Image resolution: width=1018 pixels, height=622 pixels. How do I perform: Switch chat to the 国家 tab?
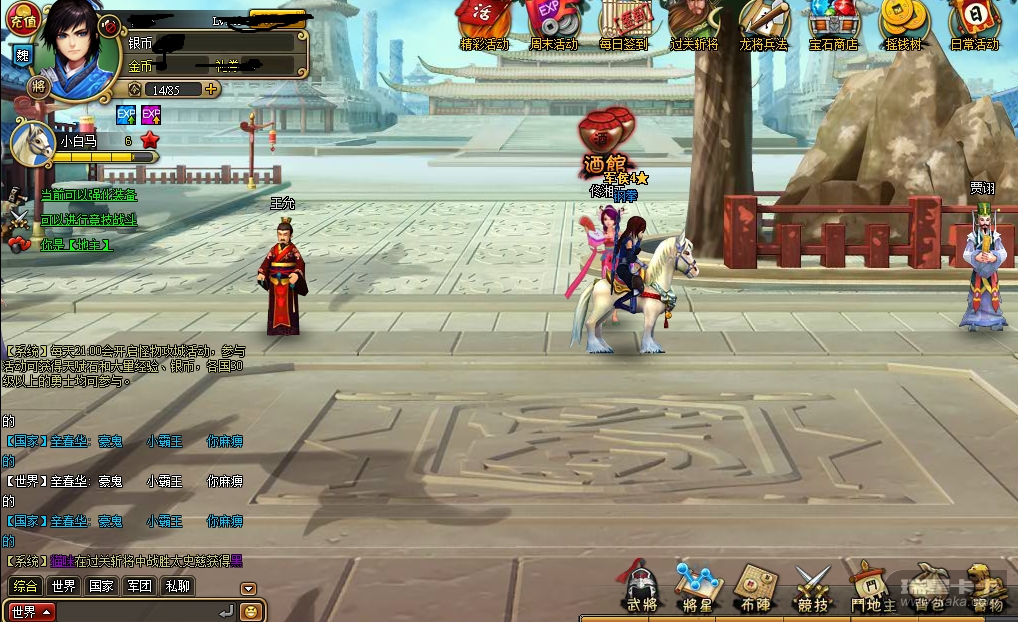(x=101, y=586)
